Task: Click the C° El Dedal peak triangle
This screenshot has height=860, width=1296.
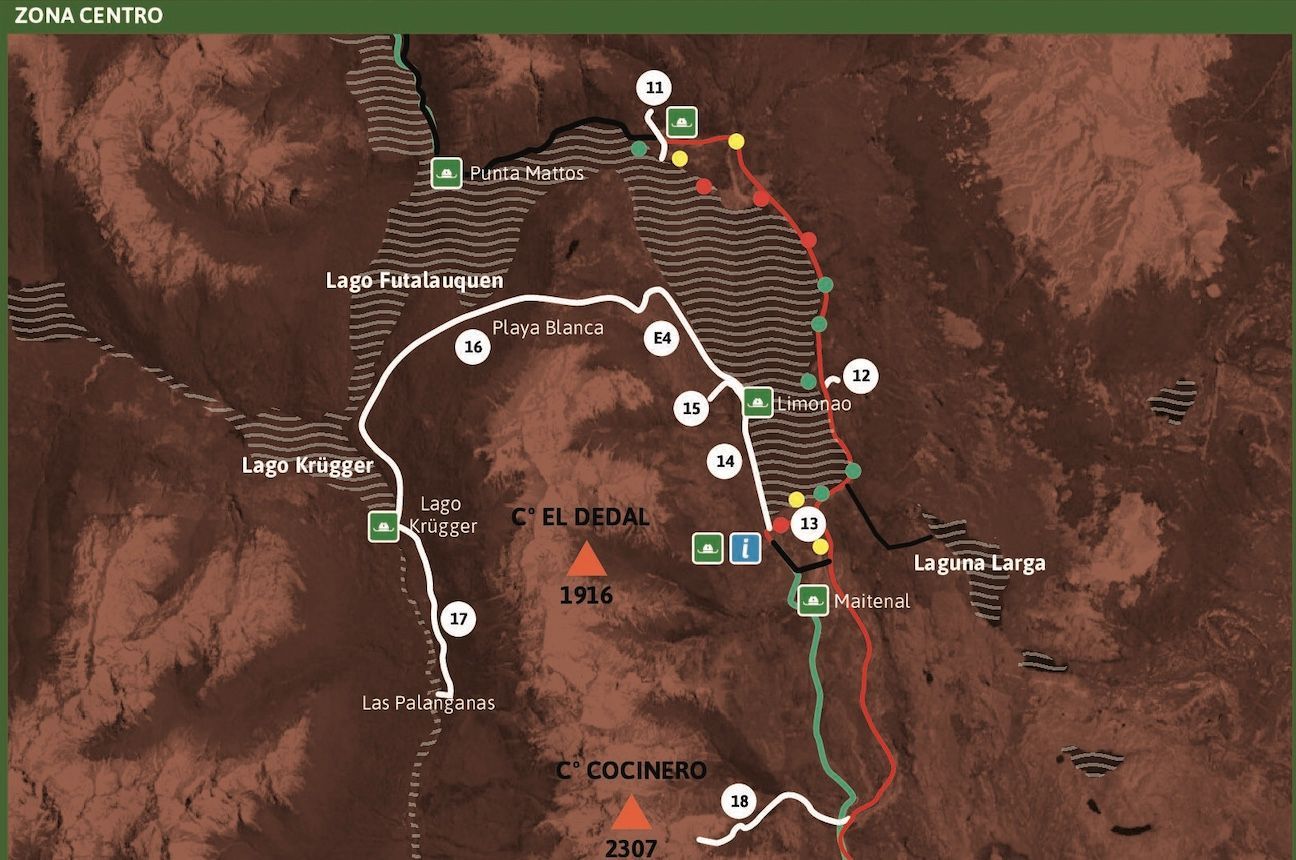Action: pyautogui.click(x=586, y=559)
